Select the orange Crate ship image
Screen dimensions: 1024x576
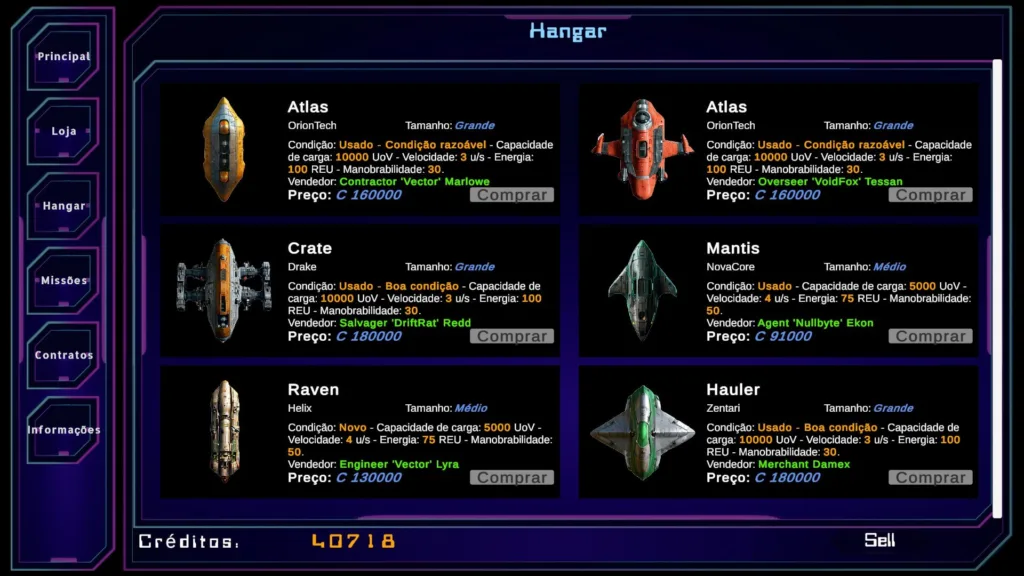[224, 290]
